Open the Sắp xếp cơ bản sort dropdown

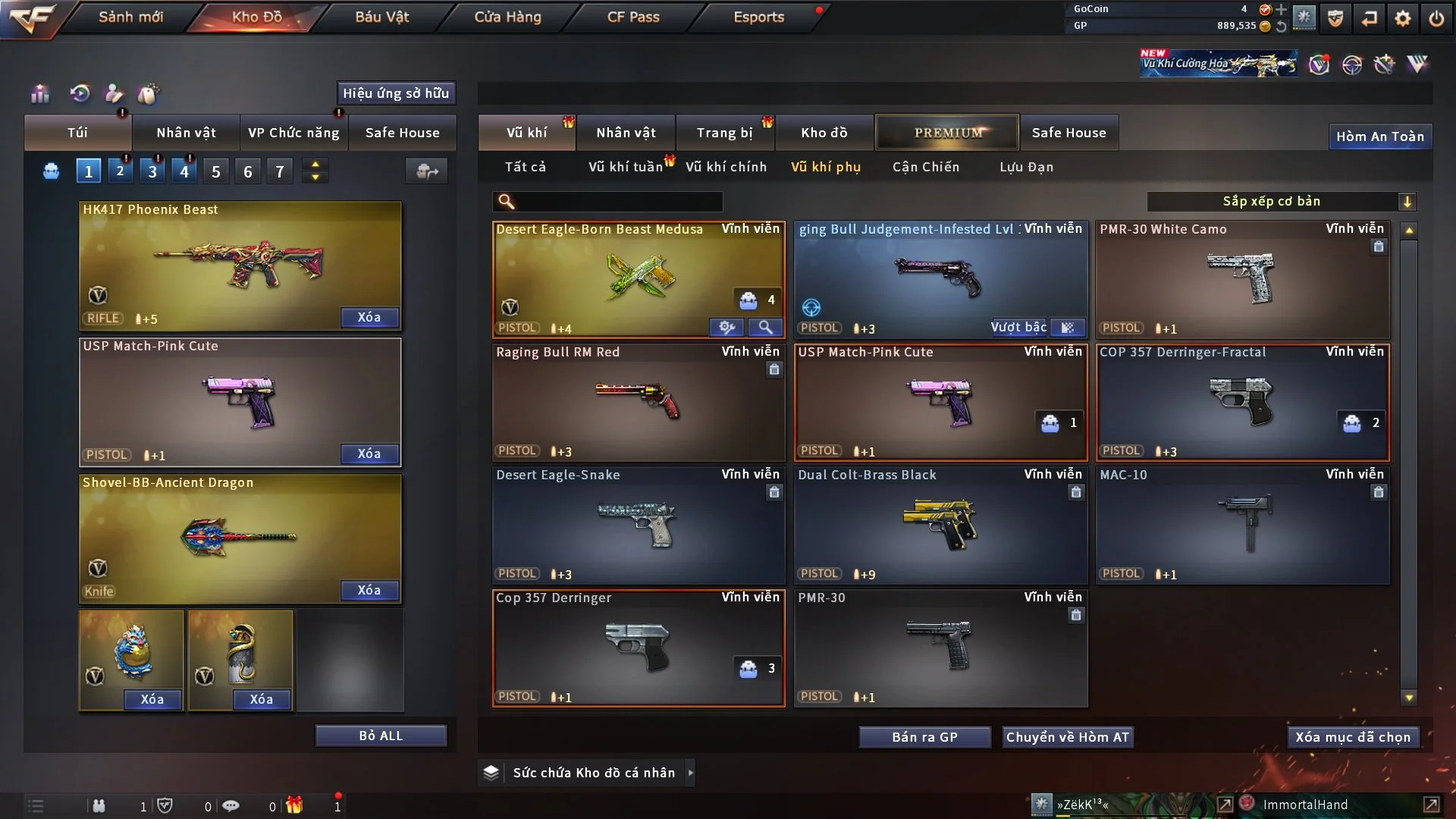coord(1280,201)
